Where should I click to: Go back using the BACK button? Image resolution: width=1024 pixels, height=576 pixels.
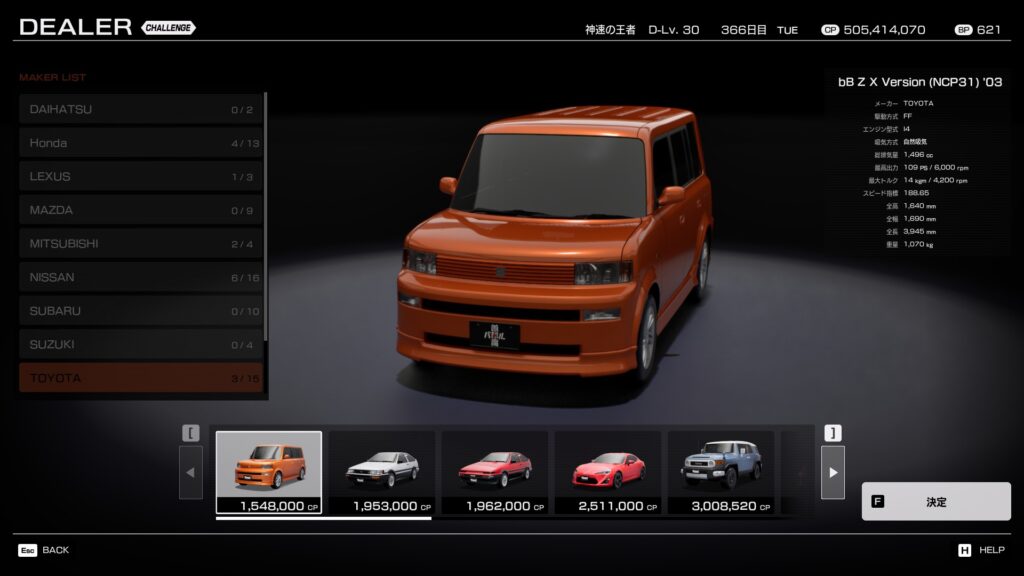pyautogui.click(x=44, y=550)
